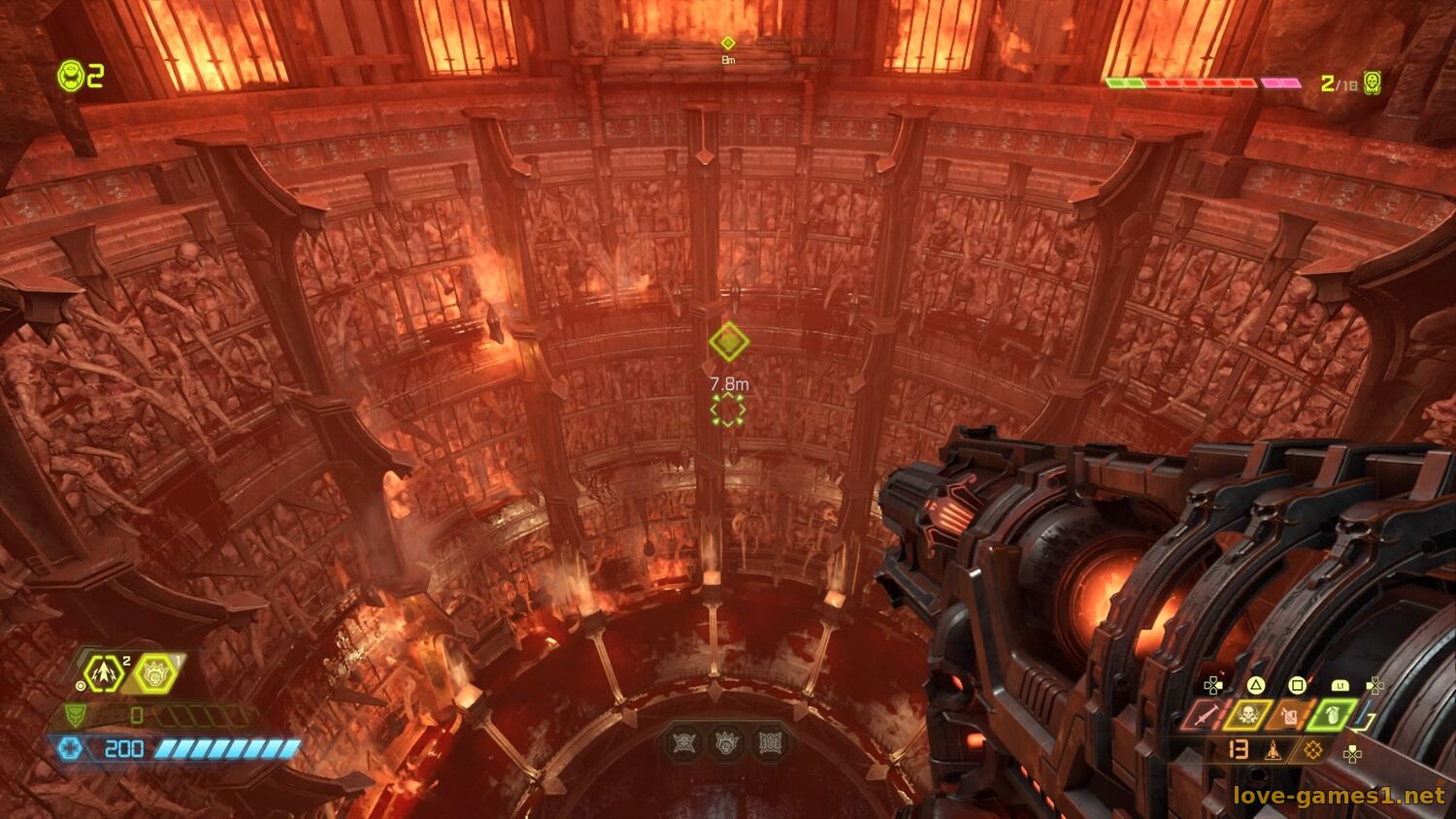Click the left winged-skull rune icon
The width and height of the screenshot is (1456, 819).
point(685,743)
